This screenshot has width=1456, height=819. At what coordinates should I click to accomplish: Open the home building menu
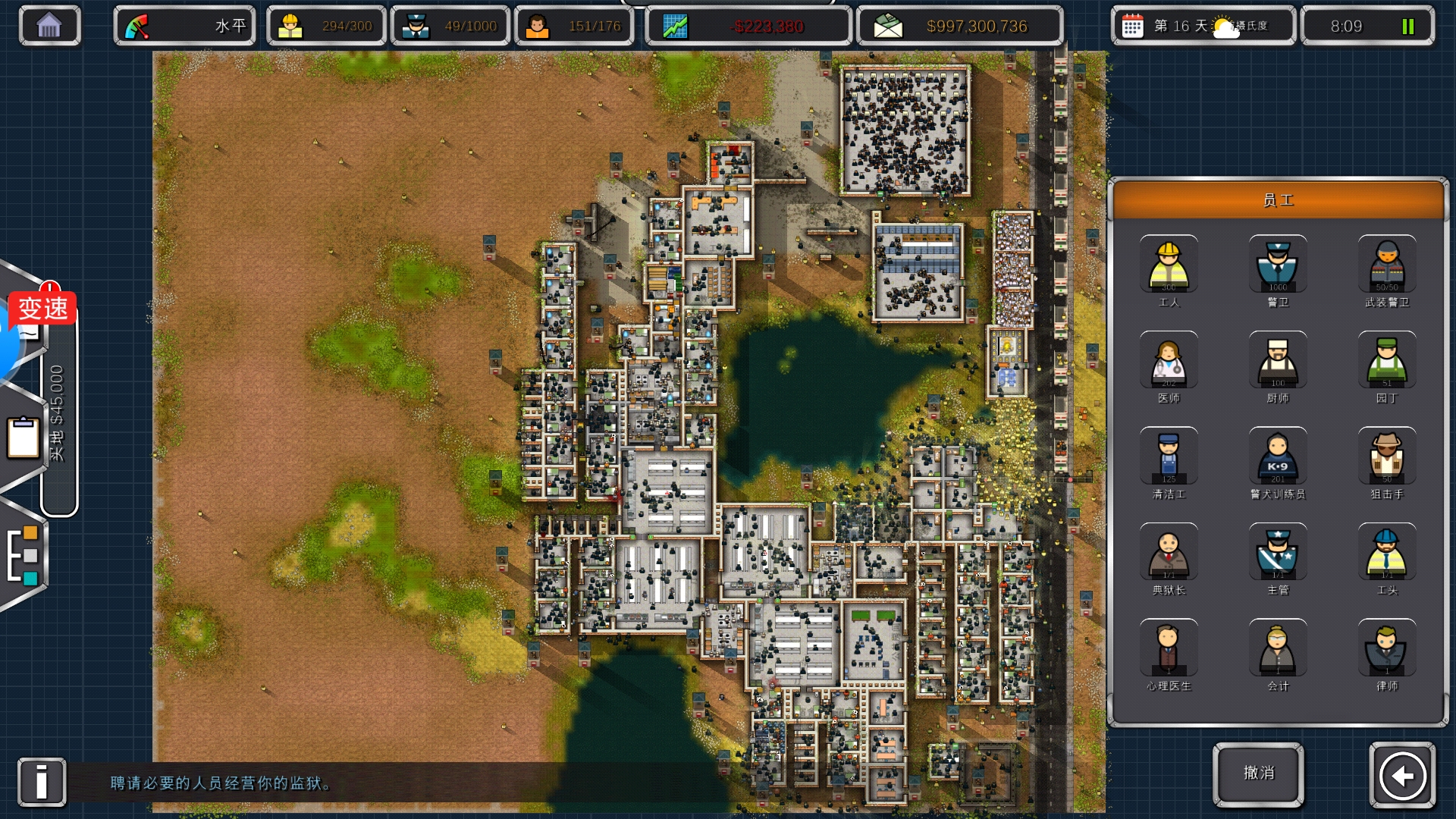[49, 27]
